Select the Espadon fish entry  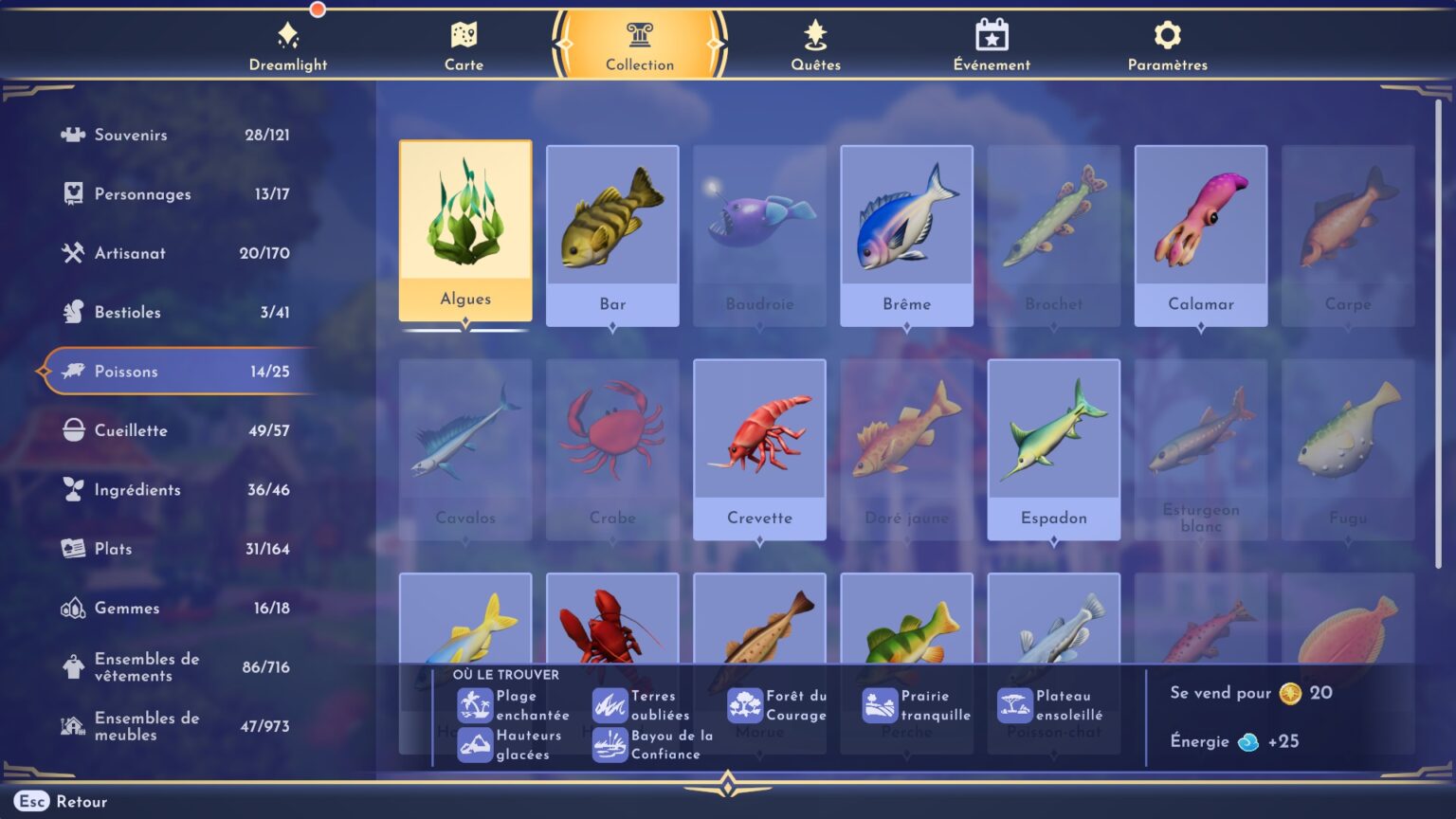[1053, 448]
